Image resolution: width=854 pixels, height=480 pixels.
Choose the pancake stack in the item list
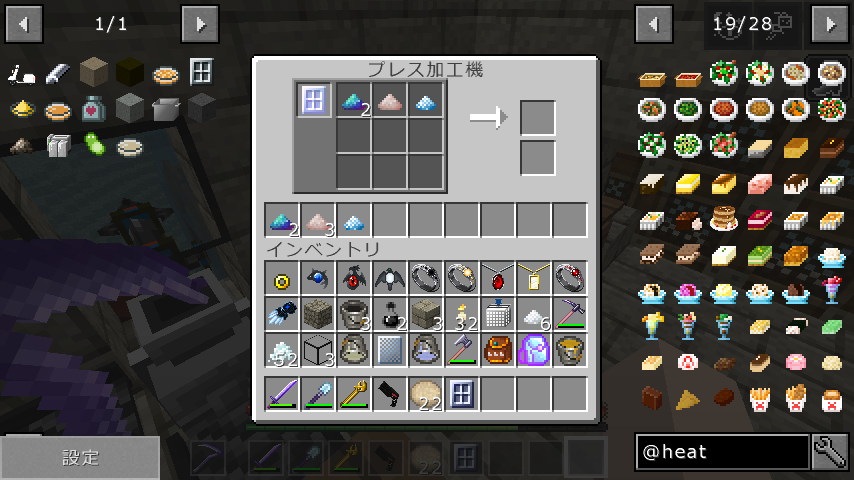724,218
